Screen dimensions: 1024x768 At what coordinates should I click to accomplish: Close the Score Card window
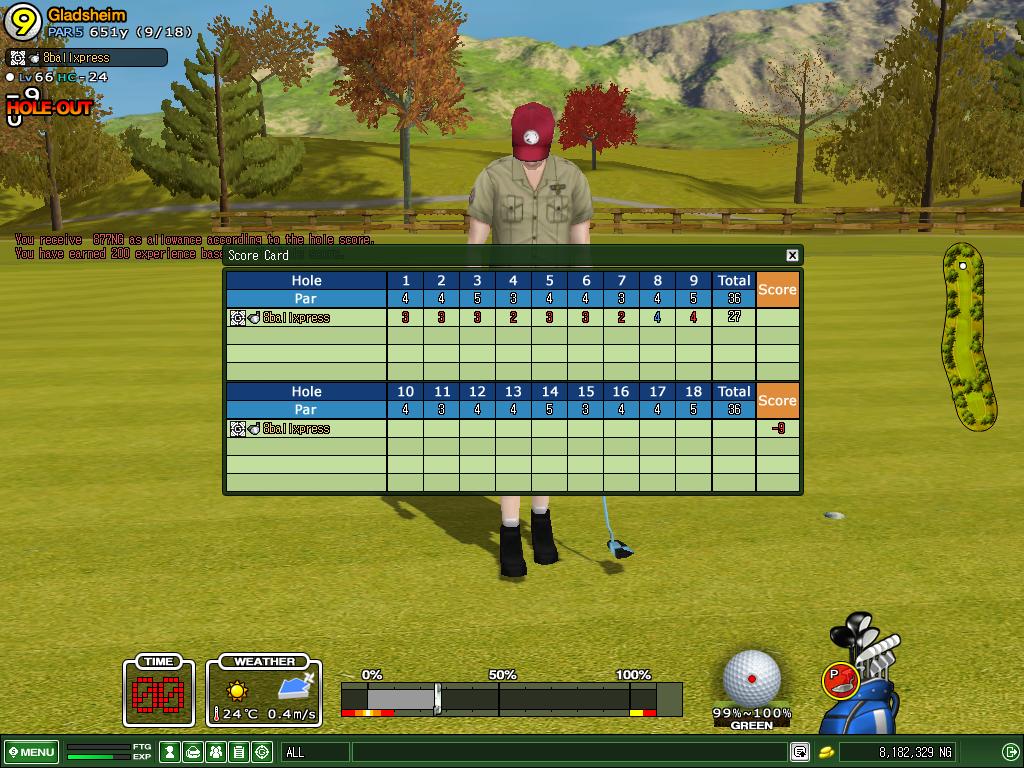point(792,255)
